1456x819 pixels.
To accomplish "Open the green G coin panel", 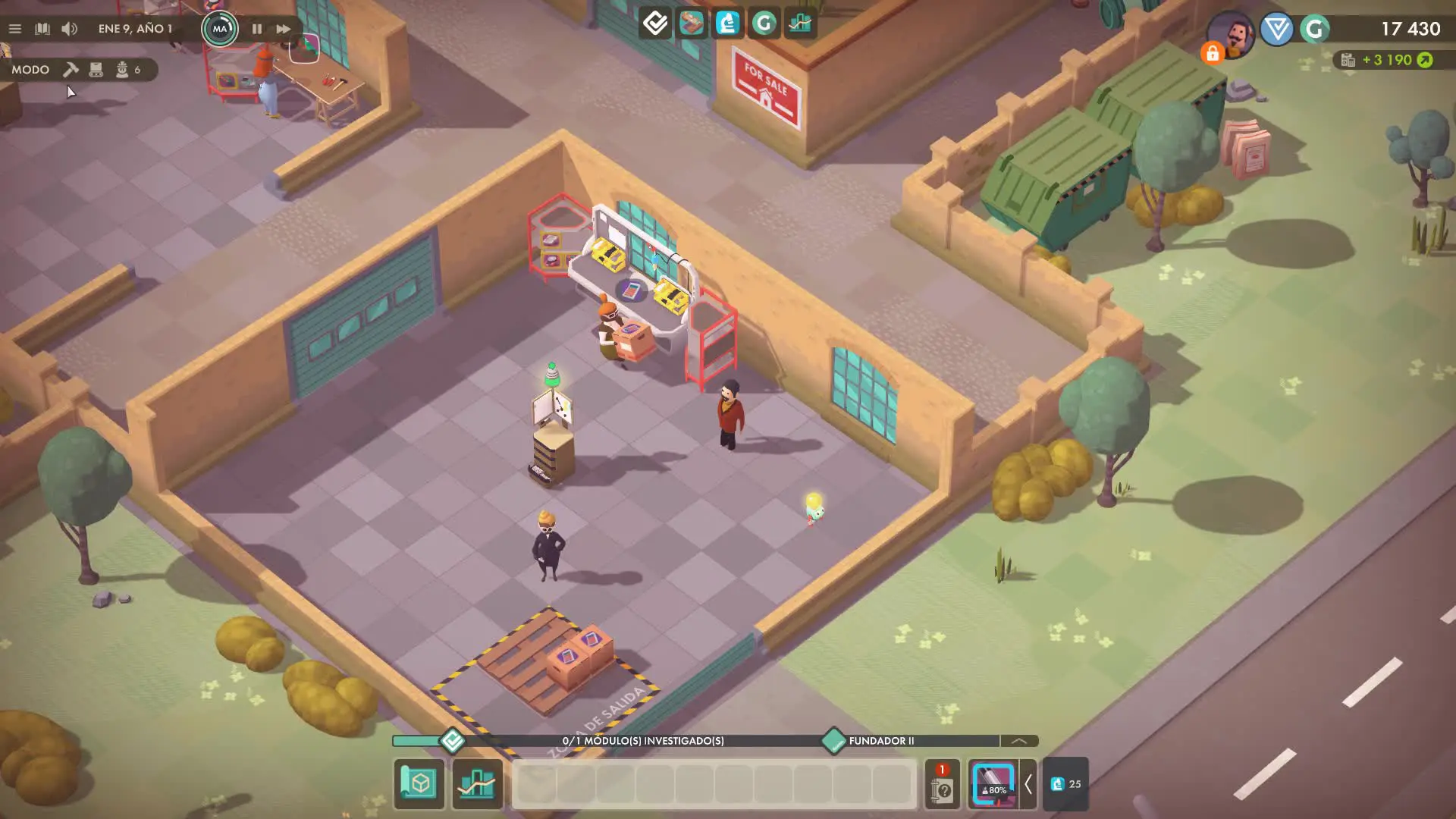I will [x=764, y=24].
